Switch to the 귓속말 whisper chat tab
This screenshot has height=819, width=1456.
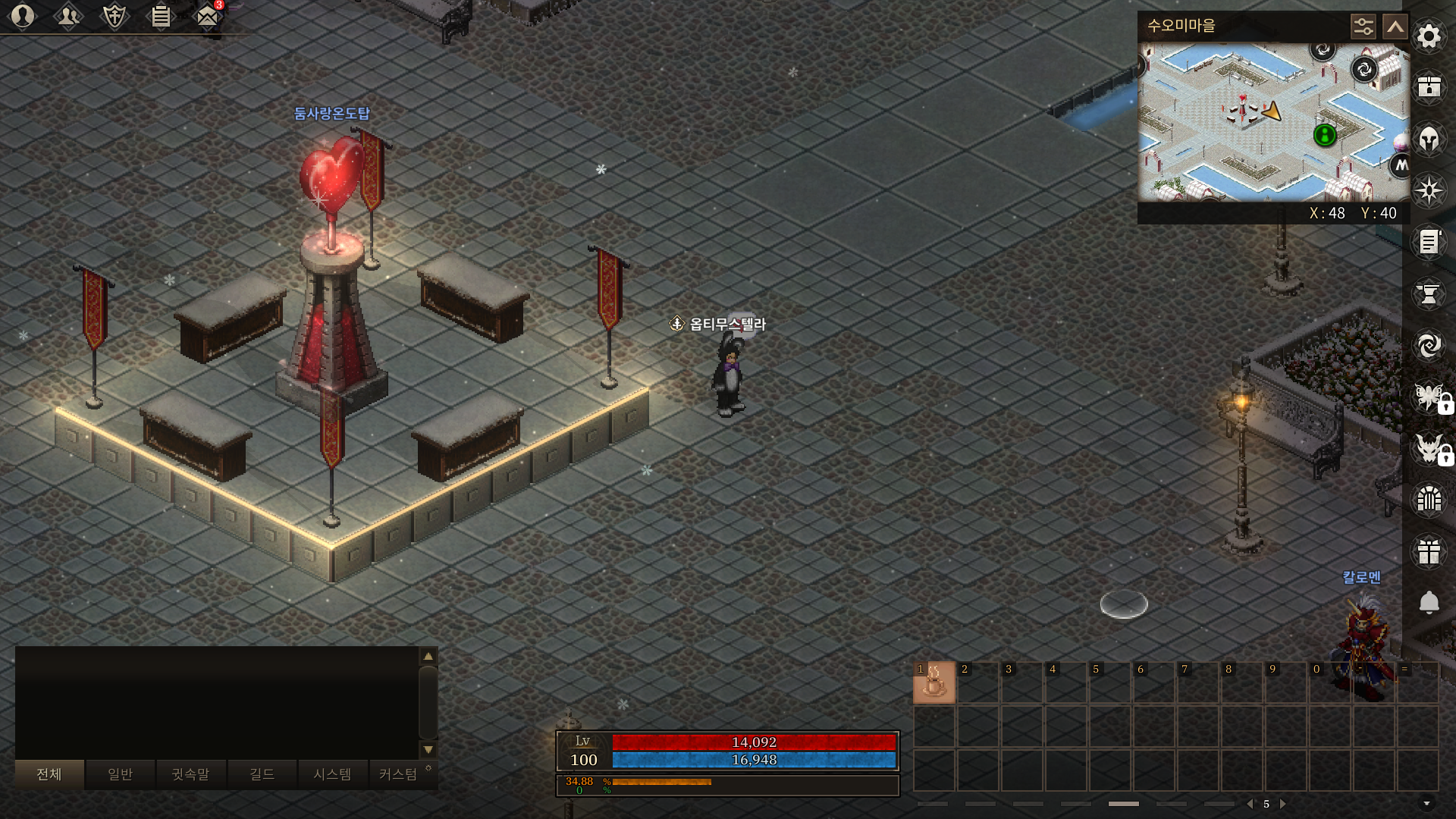(x=190, y=774)
